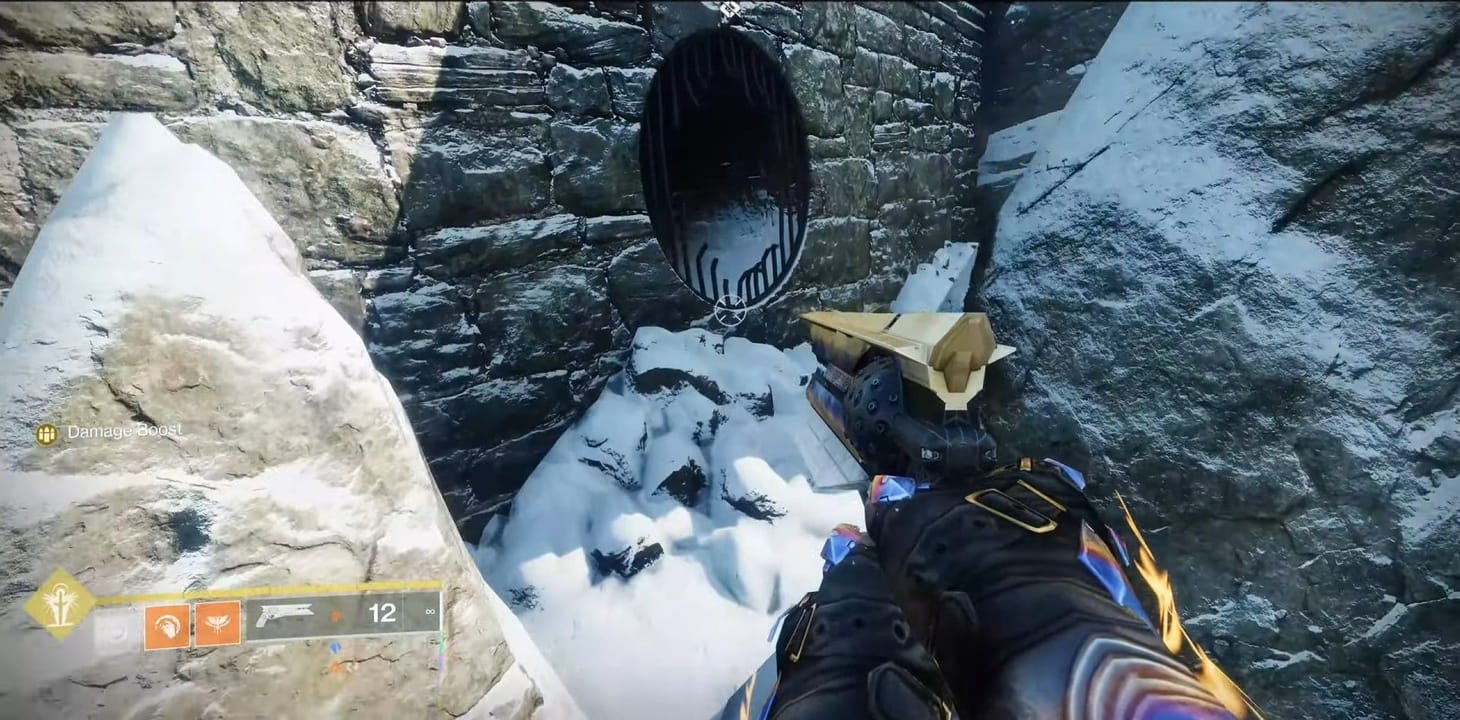The width and height of the screenshot is (1460, 720).
Task: Click the moth-shaped grenade ability icon
Action: [x=215, y=623]
